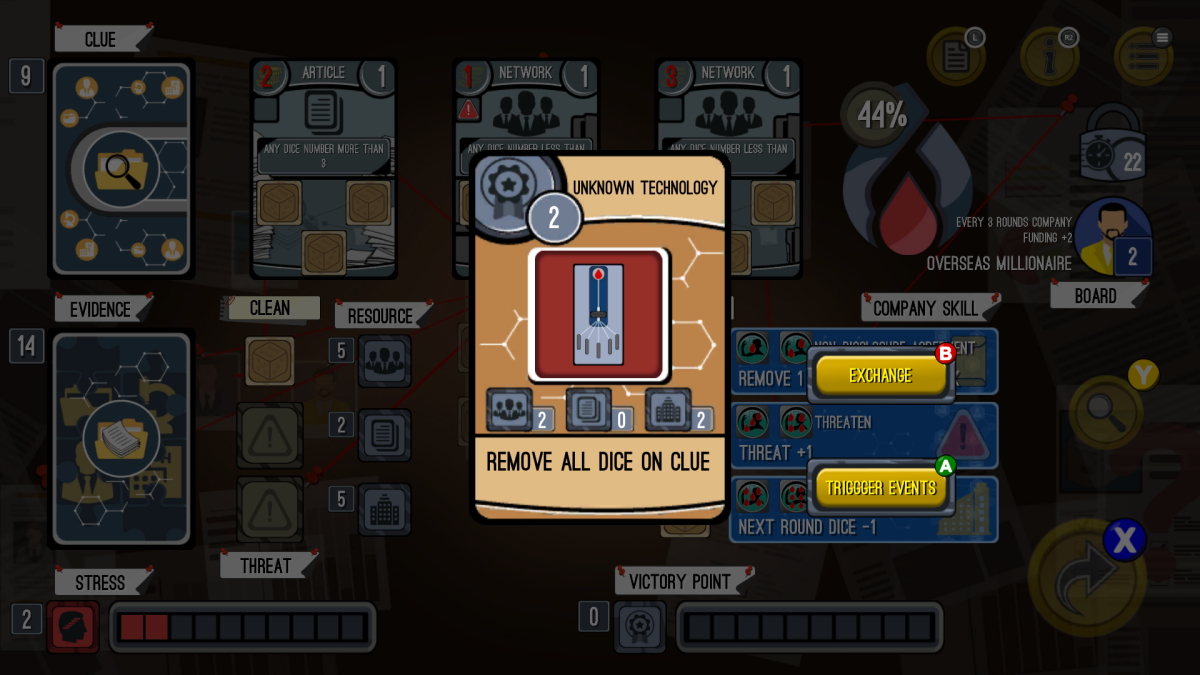Select the network people resource icon

[x=384, y=361]
